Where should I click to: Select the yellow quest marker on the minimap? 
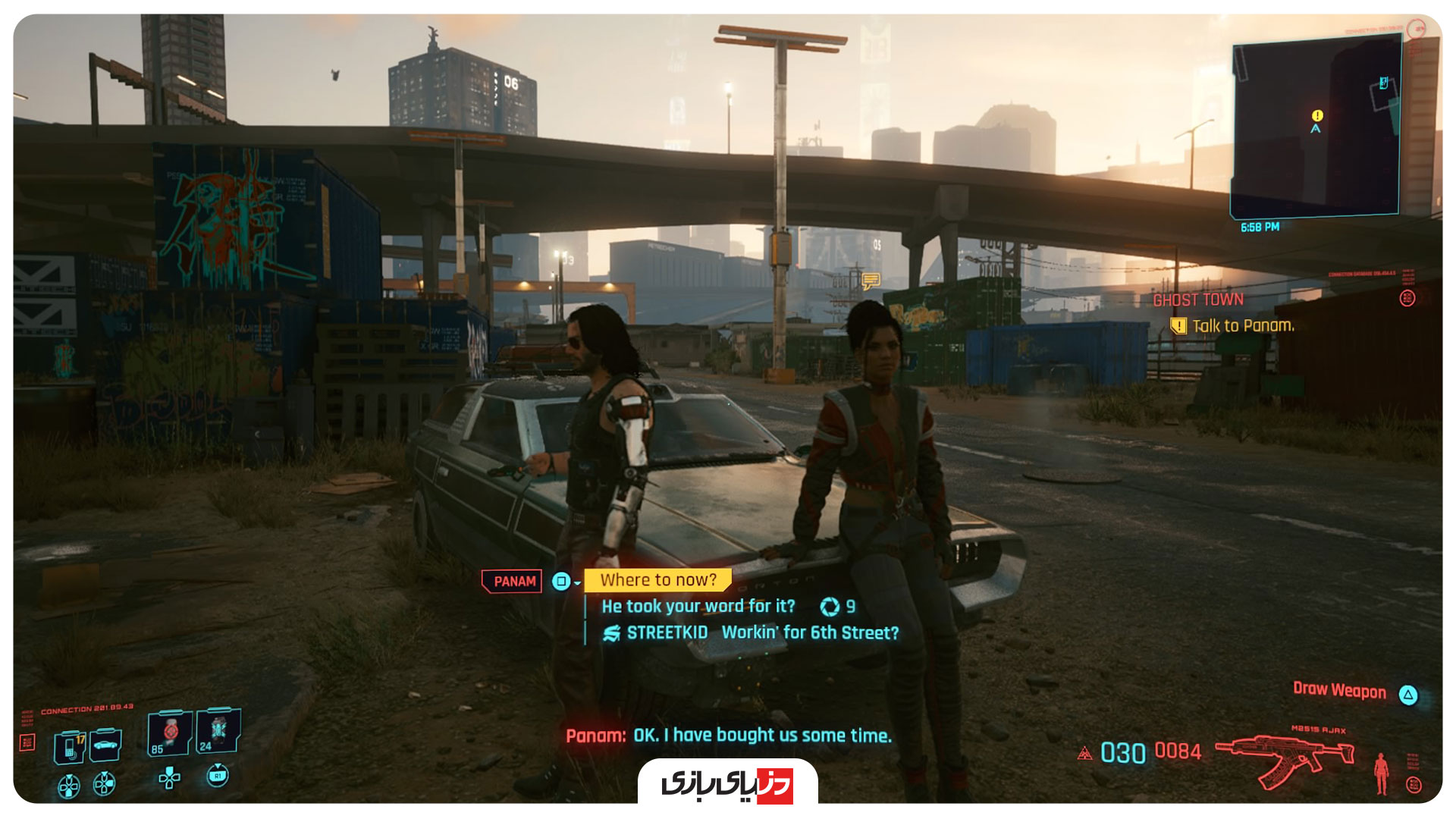click(x=1317, y=116)
